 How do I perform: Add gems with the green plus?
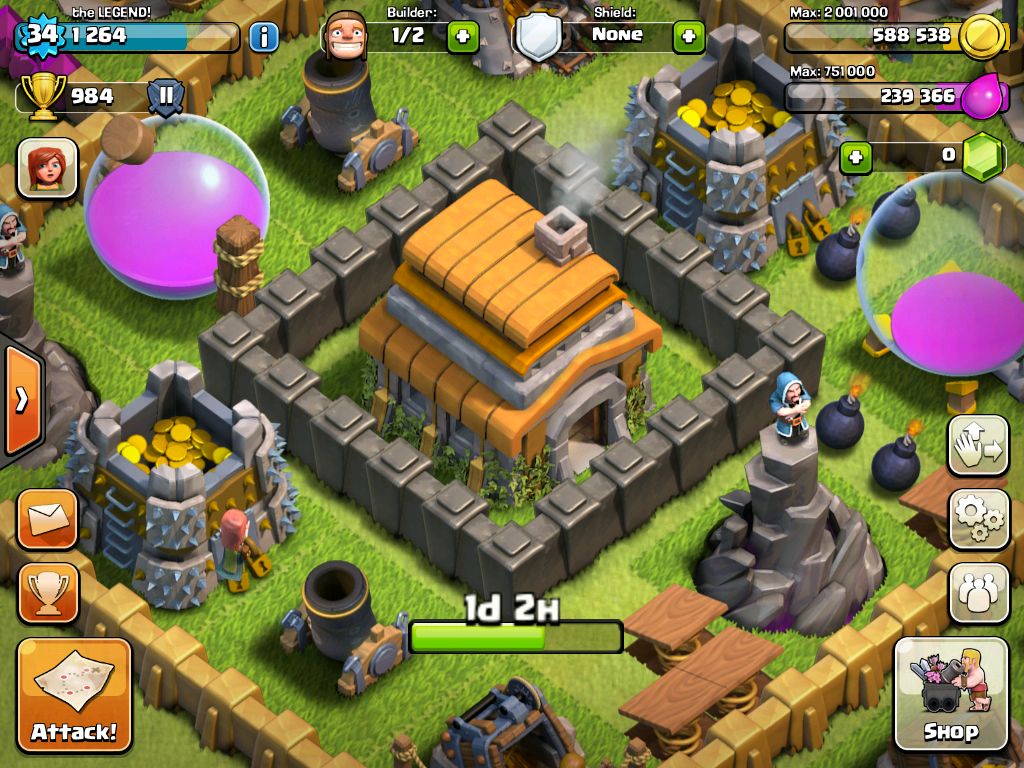point(854,157)
